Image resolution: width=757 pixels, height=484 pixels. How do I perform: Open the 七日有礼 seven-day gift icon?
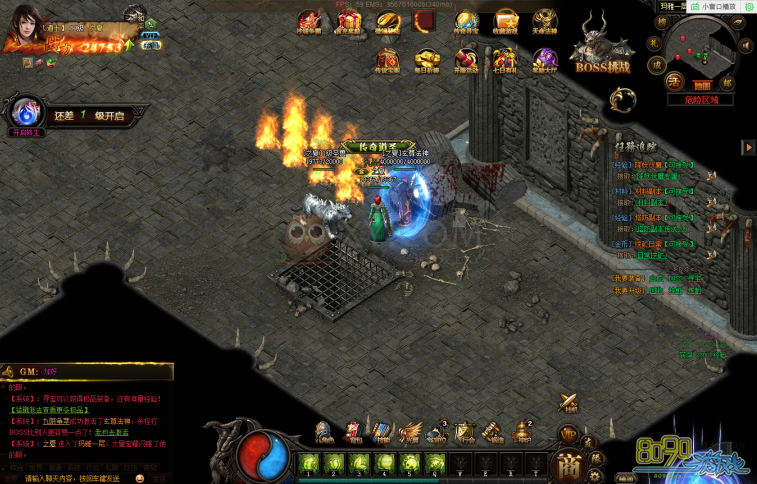pos(506,59)
